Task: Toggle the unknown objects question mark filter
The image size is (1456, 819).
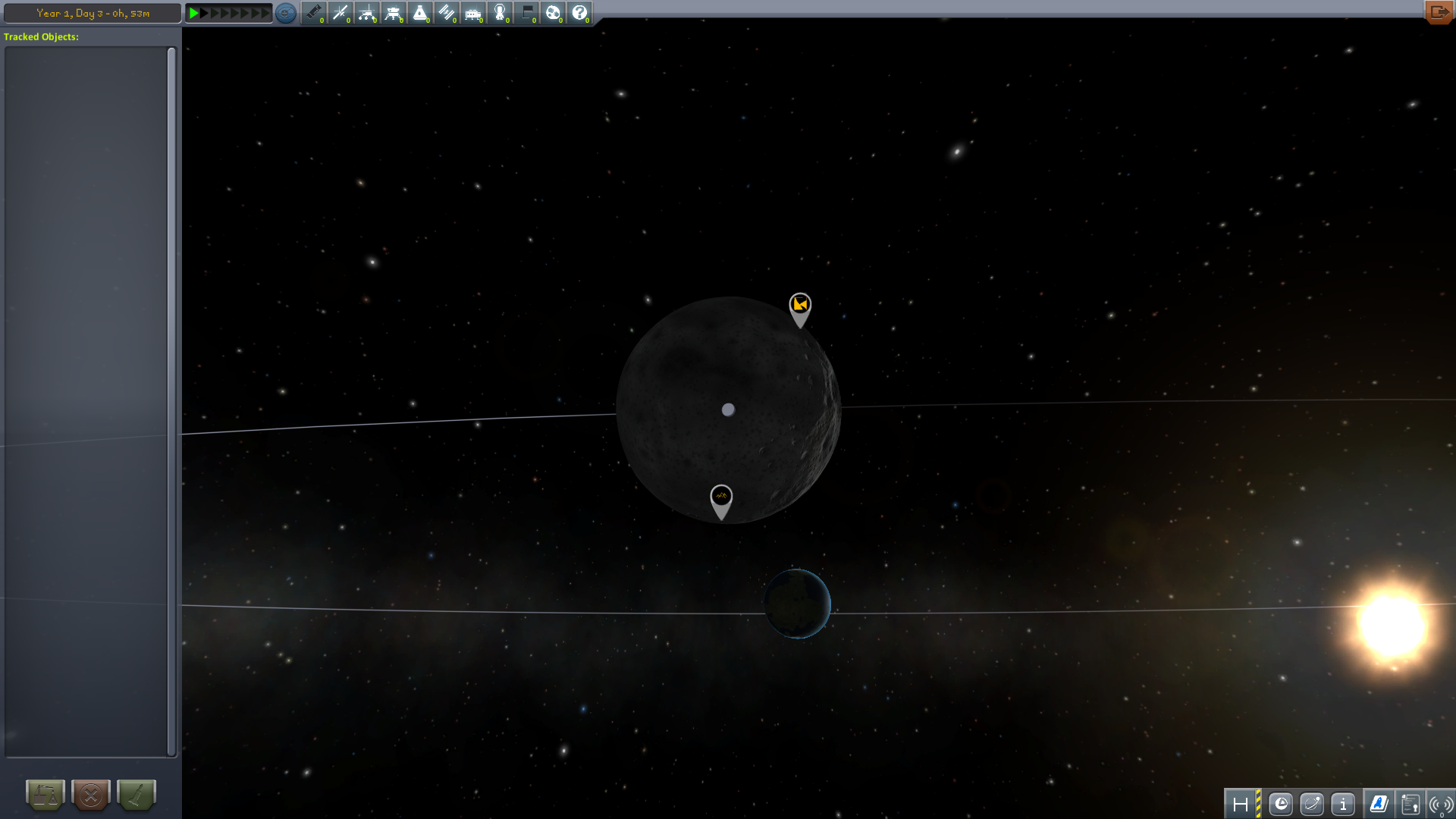Action: pos(579,13)
